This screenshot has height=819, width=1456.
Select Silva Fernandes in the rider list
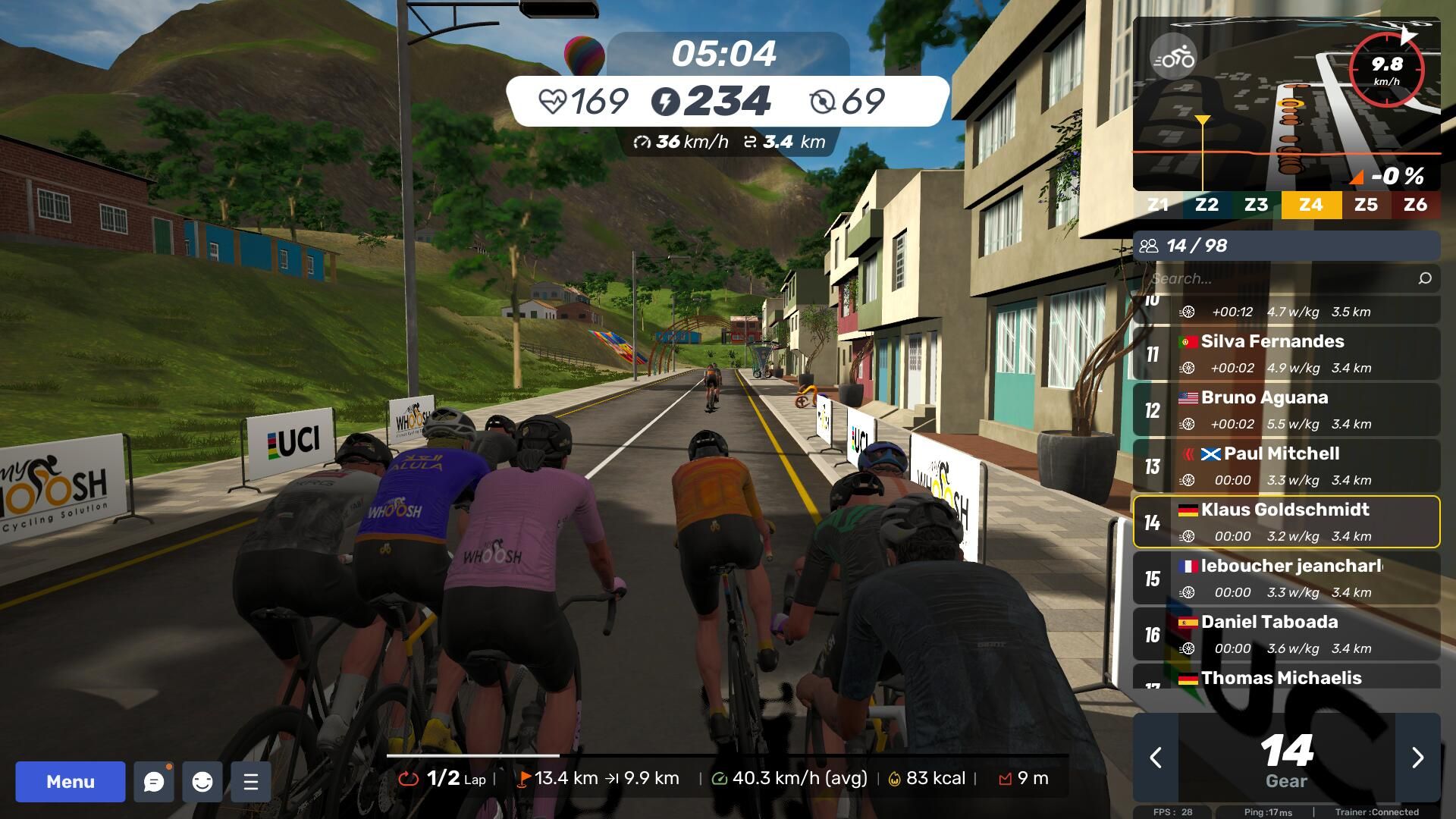pos(1286,353)
